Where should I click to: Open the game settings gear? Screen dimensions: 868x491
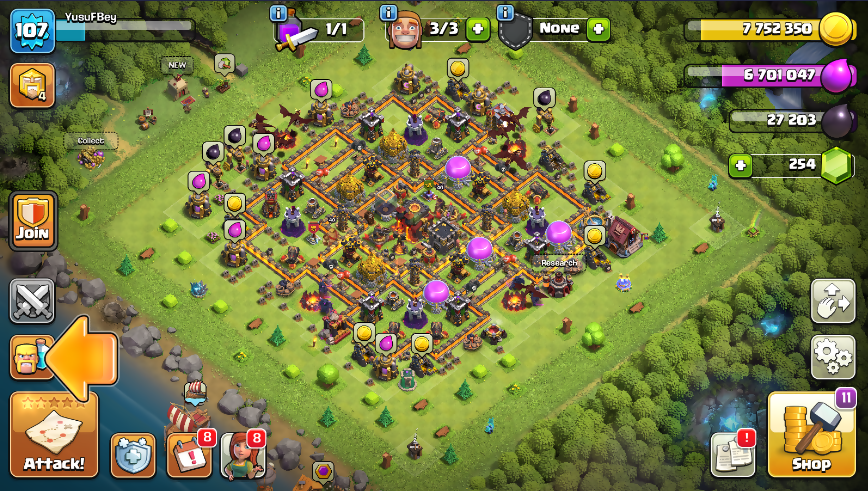pos(832,356)
